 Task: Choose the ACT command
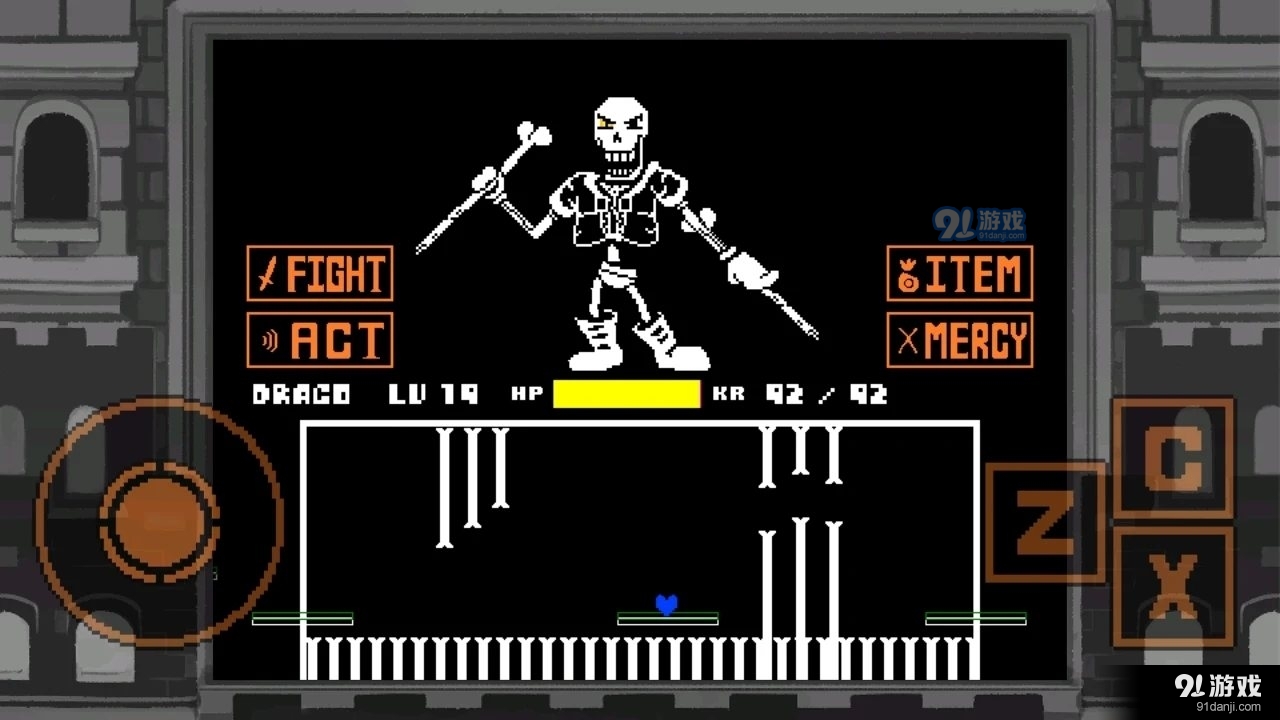320,340
